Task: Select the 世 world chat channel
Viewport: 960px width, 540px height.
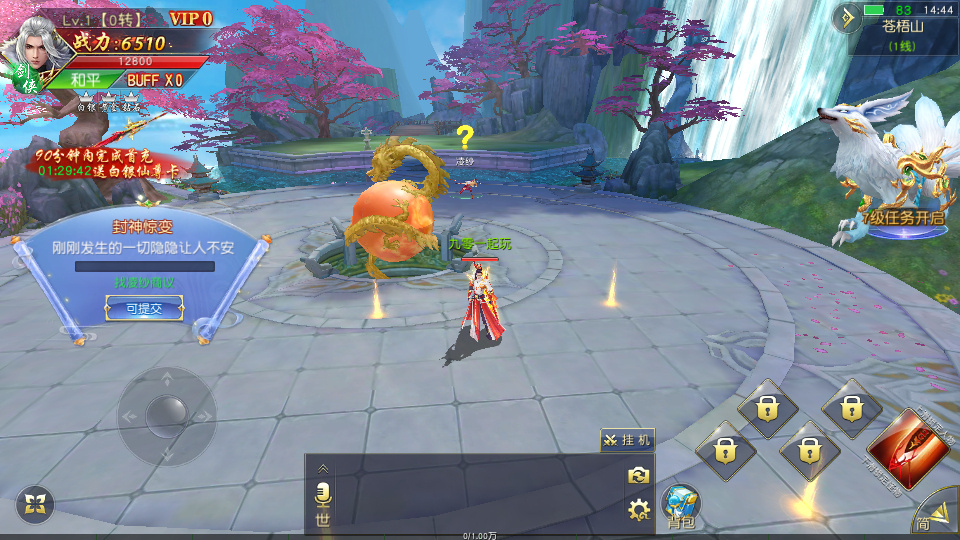Action: point(322,518)
